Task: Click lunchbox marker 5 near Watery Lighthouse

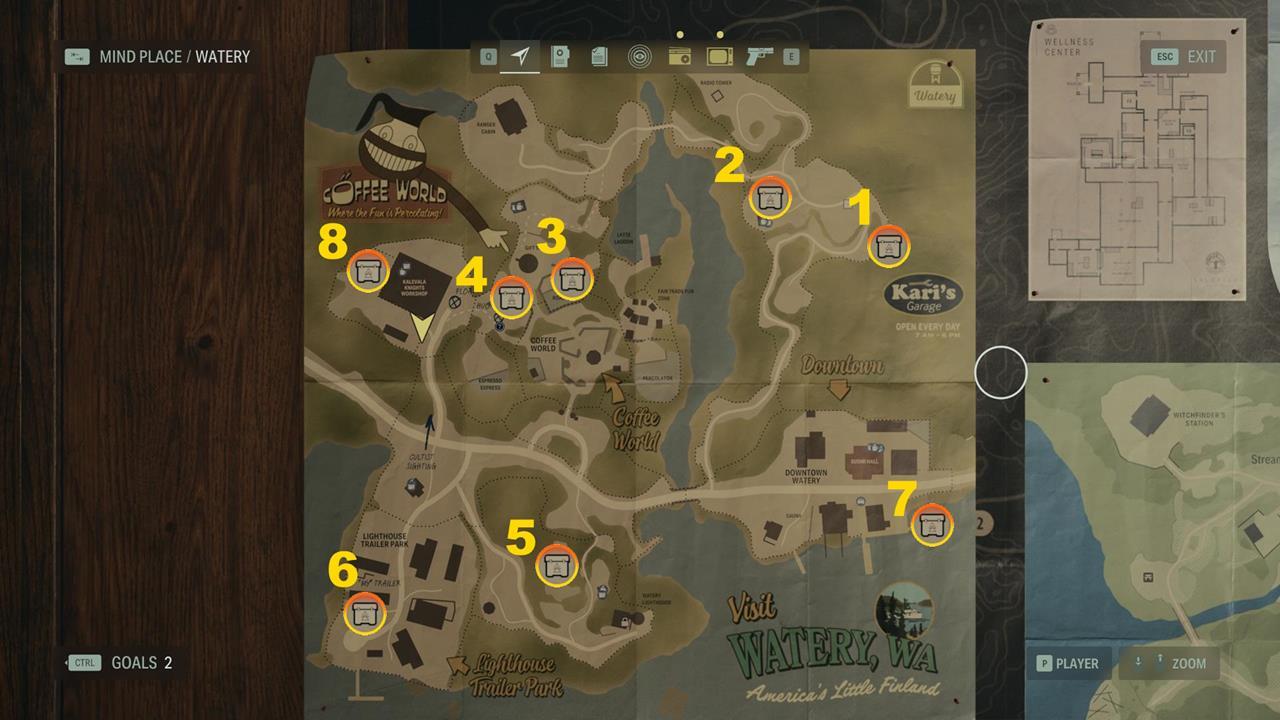Action: [556, 567]
